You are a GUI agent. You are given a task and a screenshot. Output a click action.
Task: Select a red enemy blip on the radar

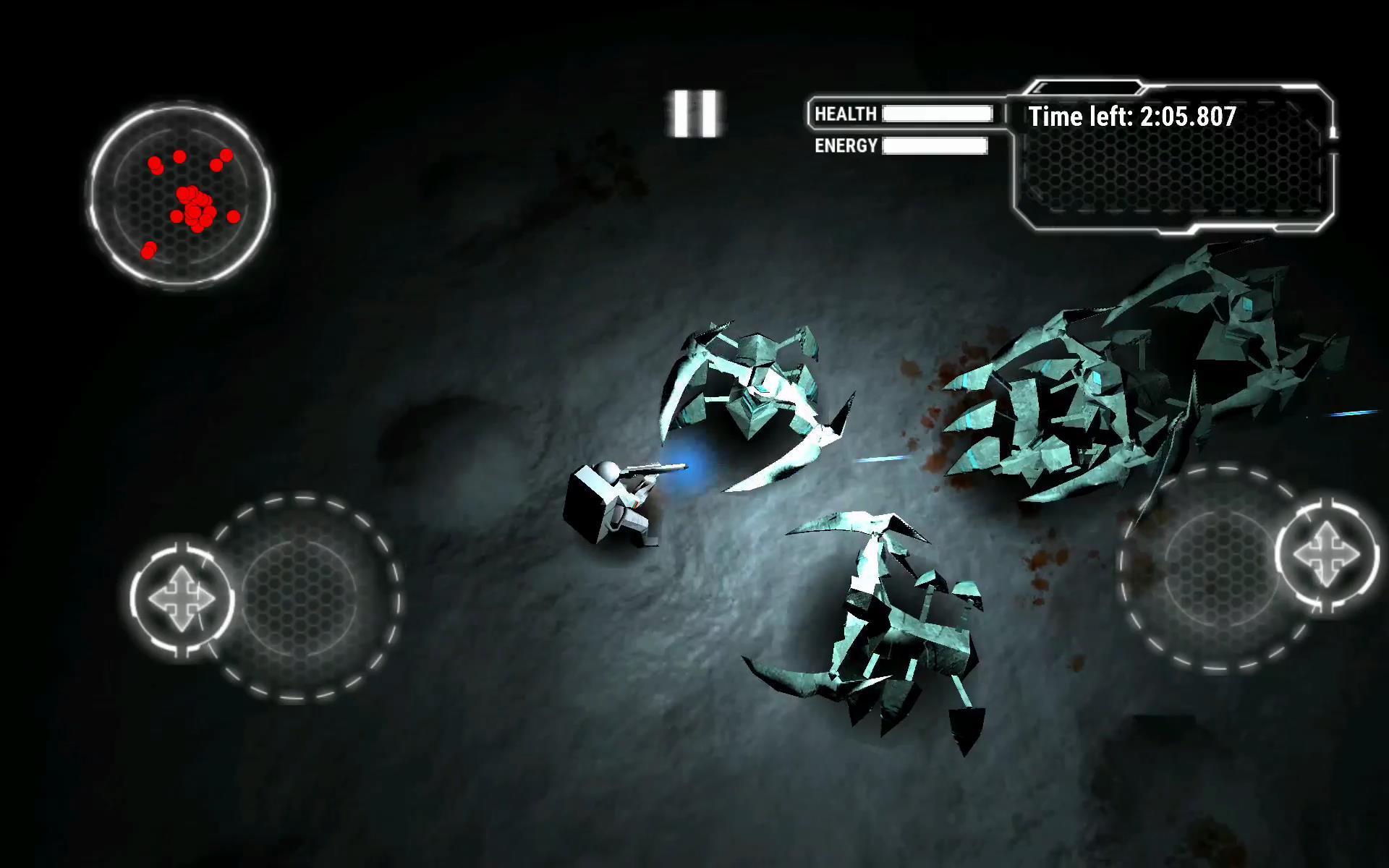232,218
